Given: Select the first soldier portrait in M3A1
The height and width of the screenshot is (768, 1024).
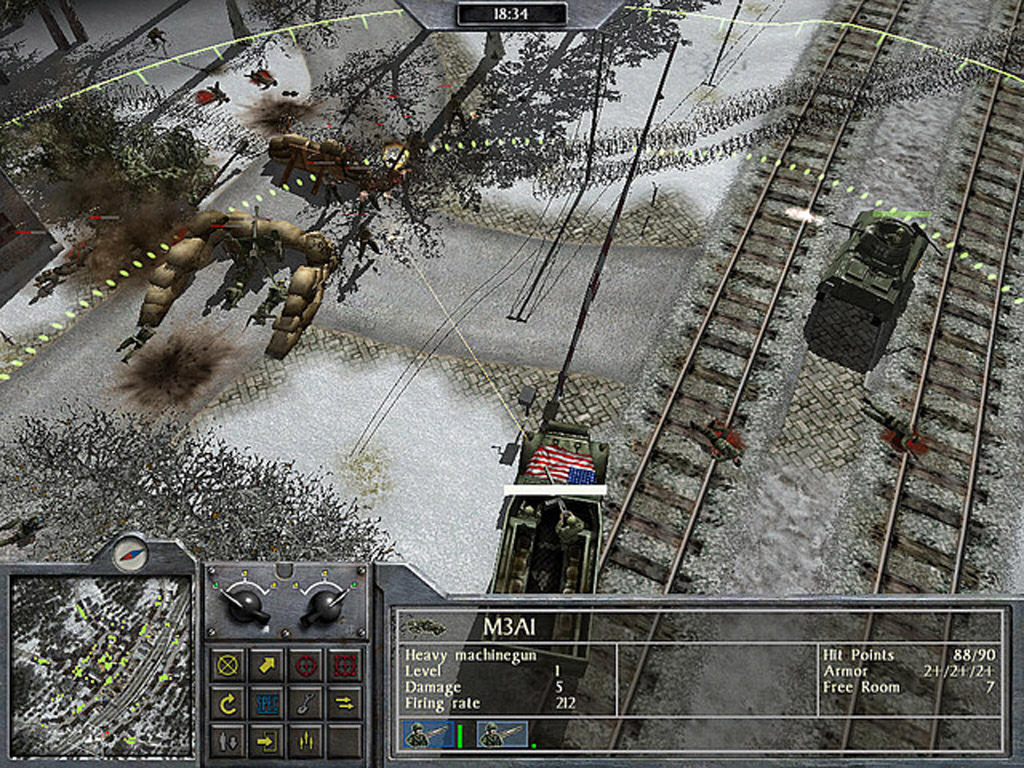Looking at the screenshot, I should click(x=420, y=735).
